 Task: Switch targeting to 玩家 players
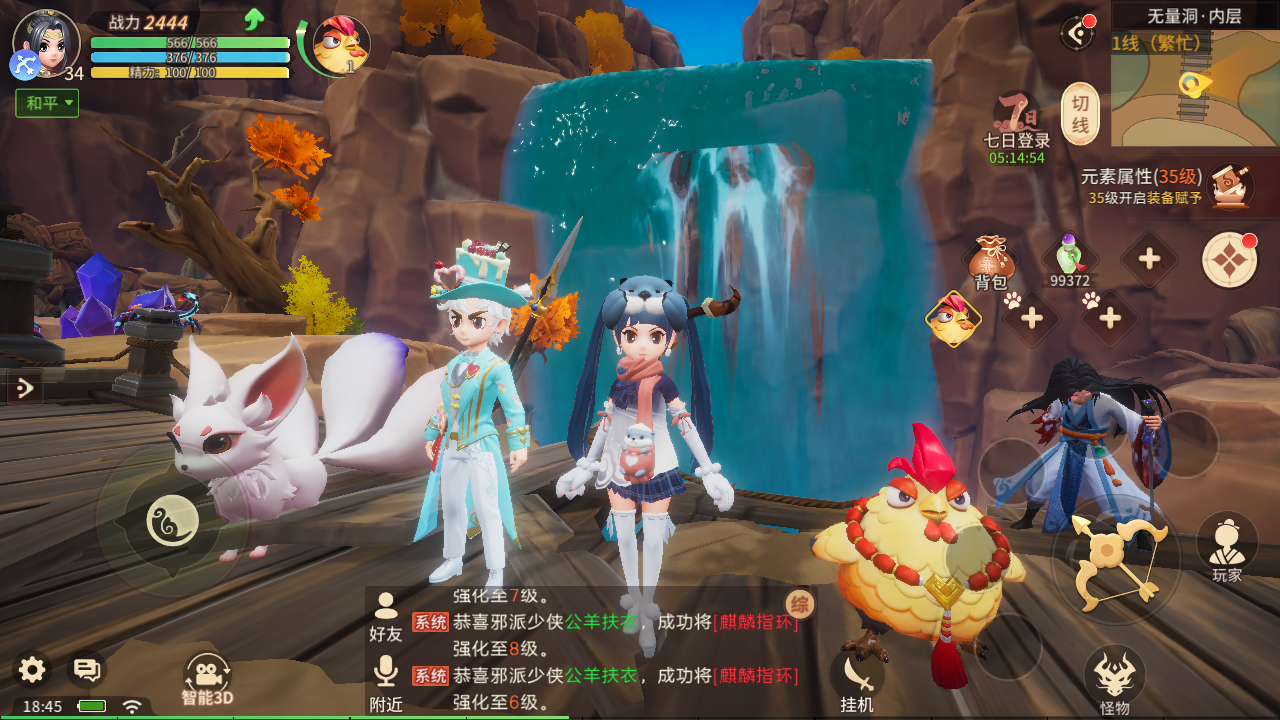(1227, 546)
